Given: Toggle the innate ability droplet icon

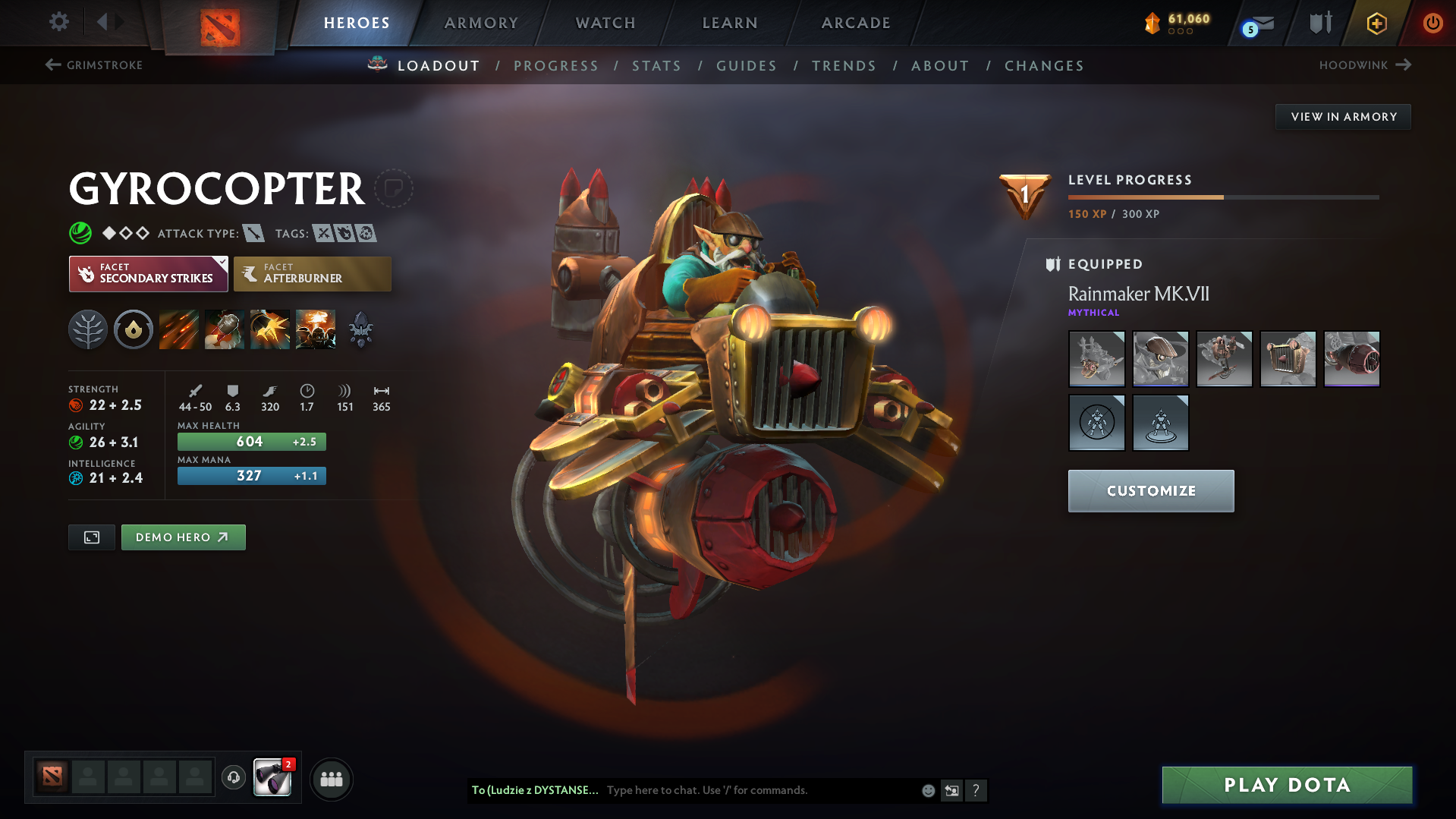Looking at the screenshot, I should (133, 329).
